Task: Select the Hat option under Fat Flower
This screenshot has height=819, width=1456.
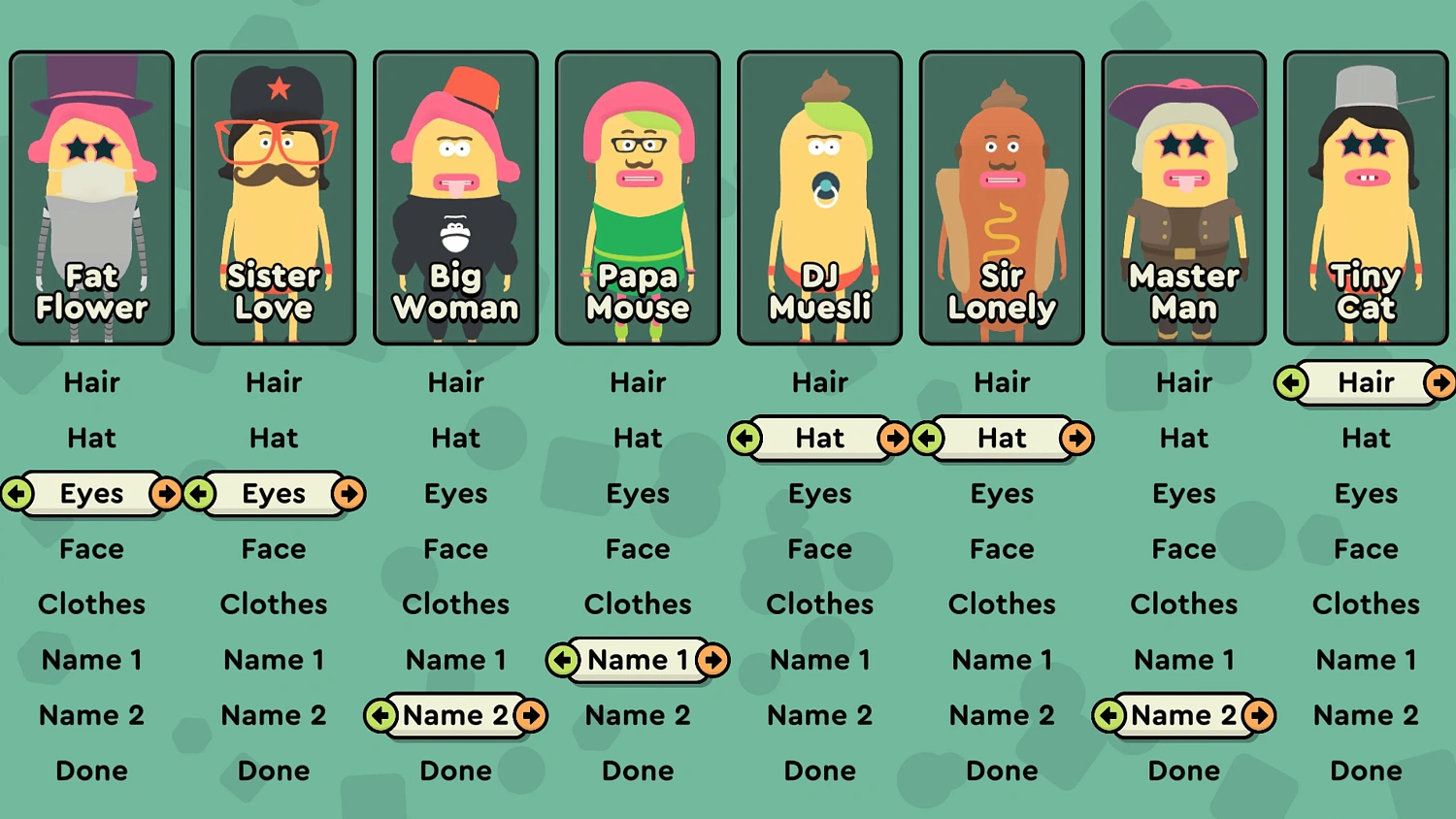Action: point(91,438)
